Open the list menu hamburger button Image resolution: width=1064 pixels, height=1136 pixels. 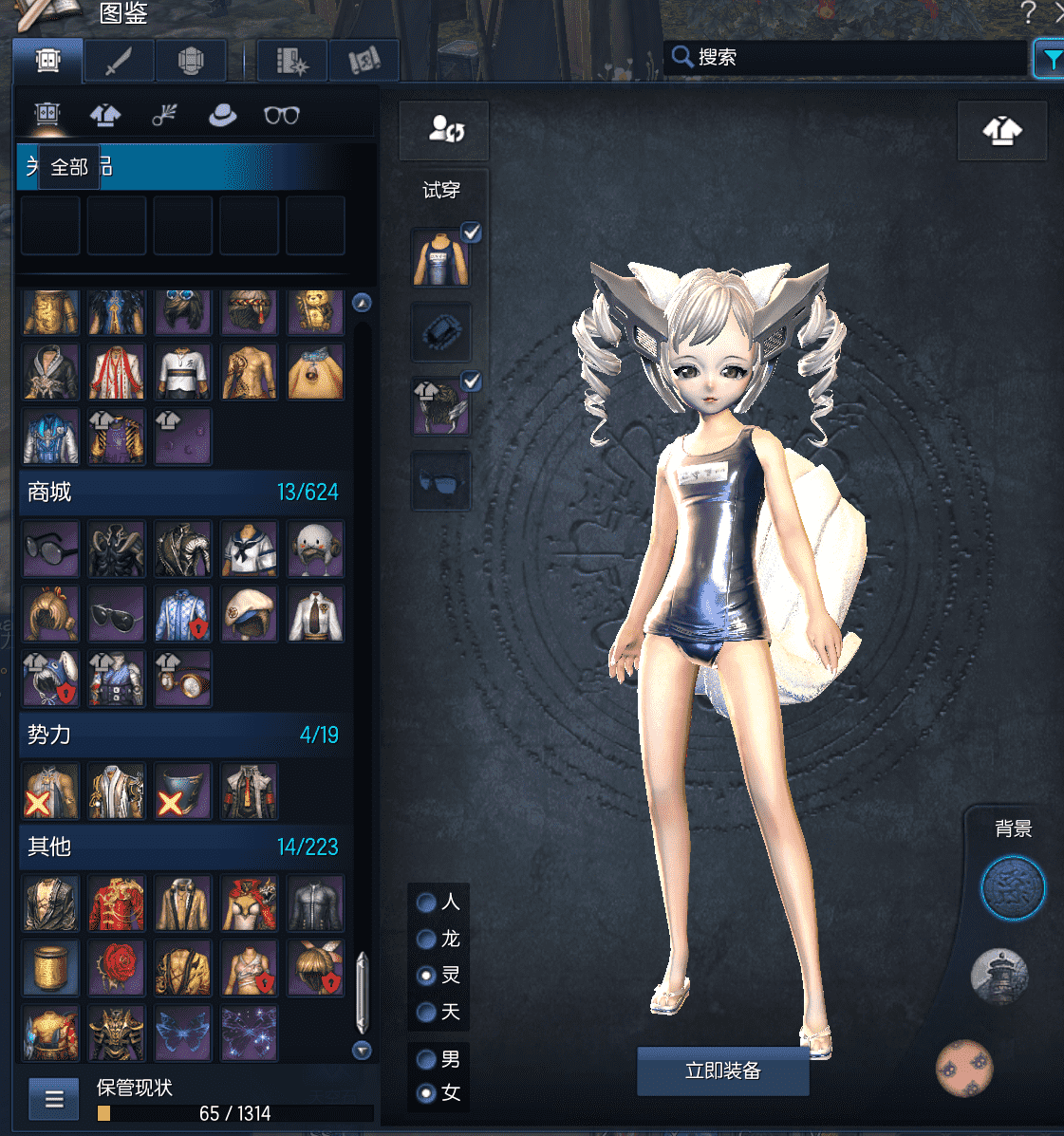pyautogui.click(x=54, y=1100)
